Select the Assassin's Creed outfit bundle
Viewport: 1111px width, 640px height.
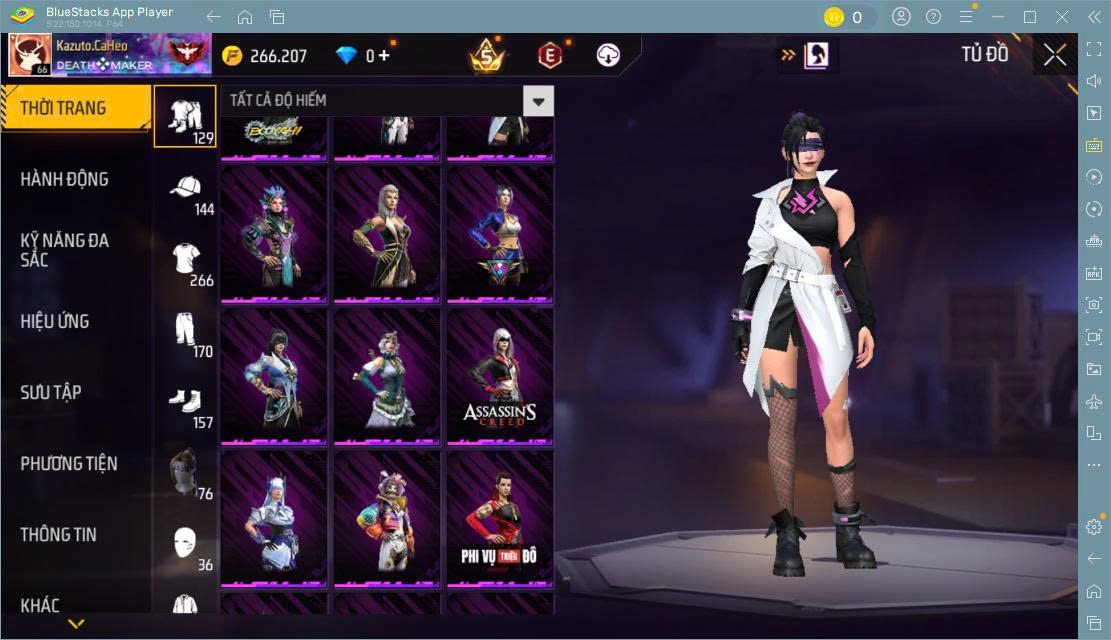500,375
